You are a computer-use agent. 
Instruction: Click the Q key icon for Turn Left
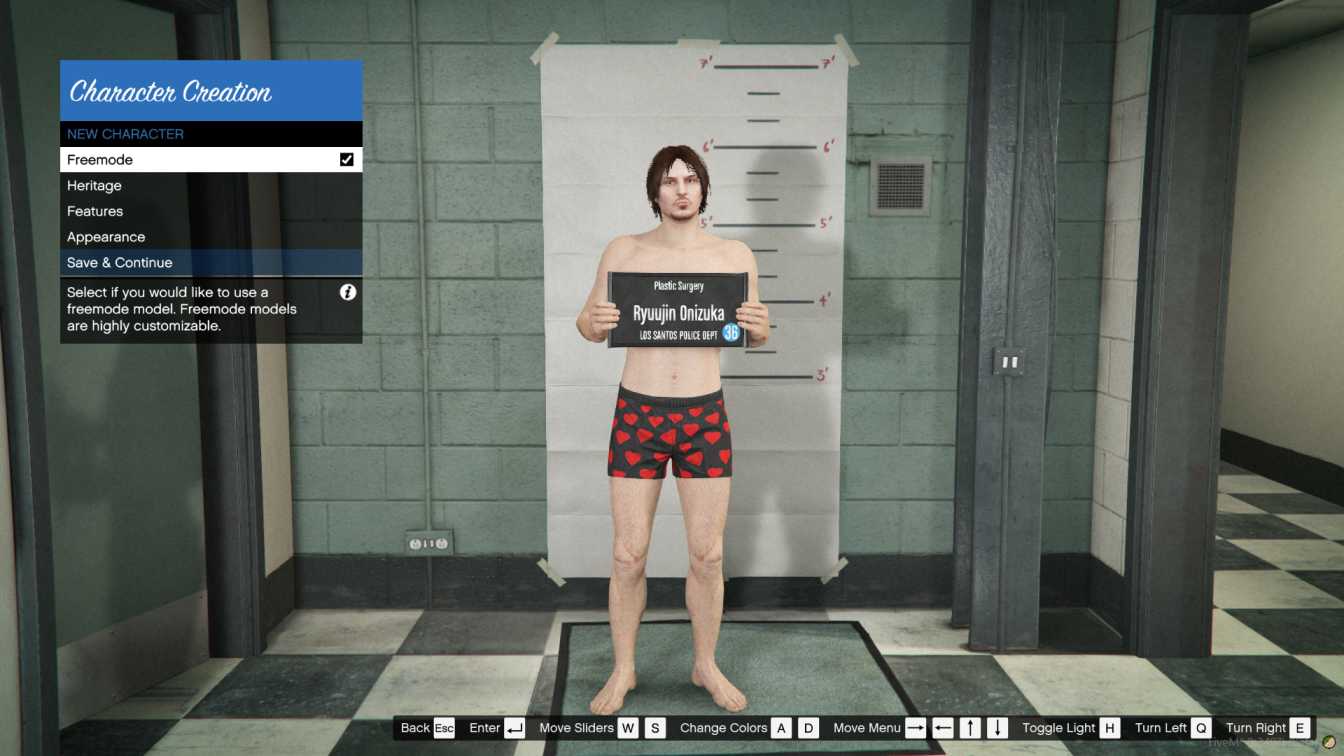click(x=1201, y=727)
